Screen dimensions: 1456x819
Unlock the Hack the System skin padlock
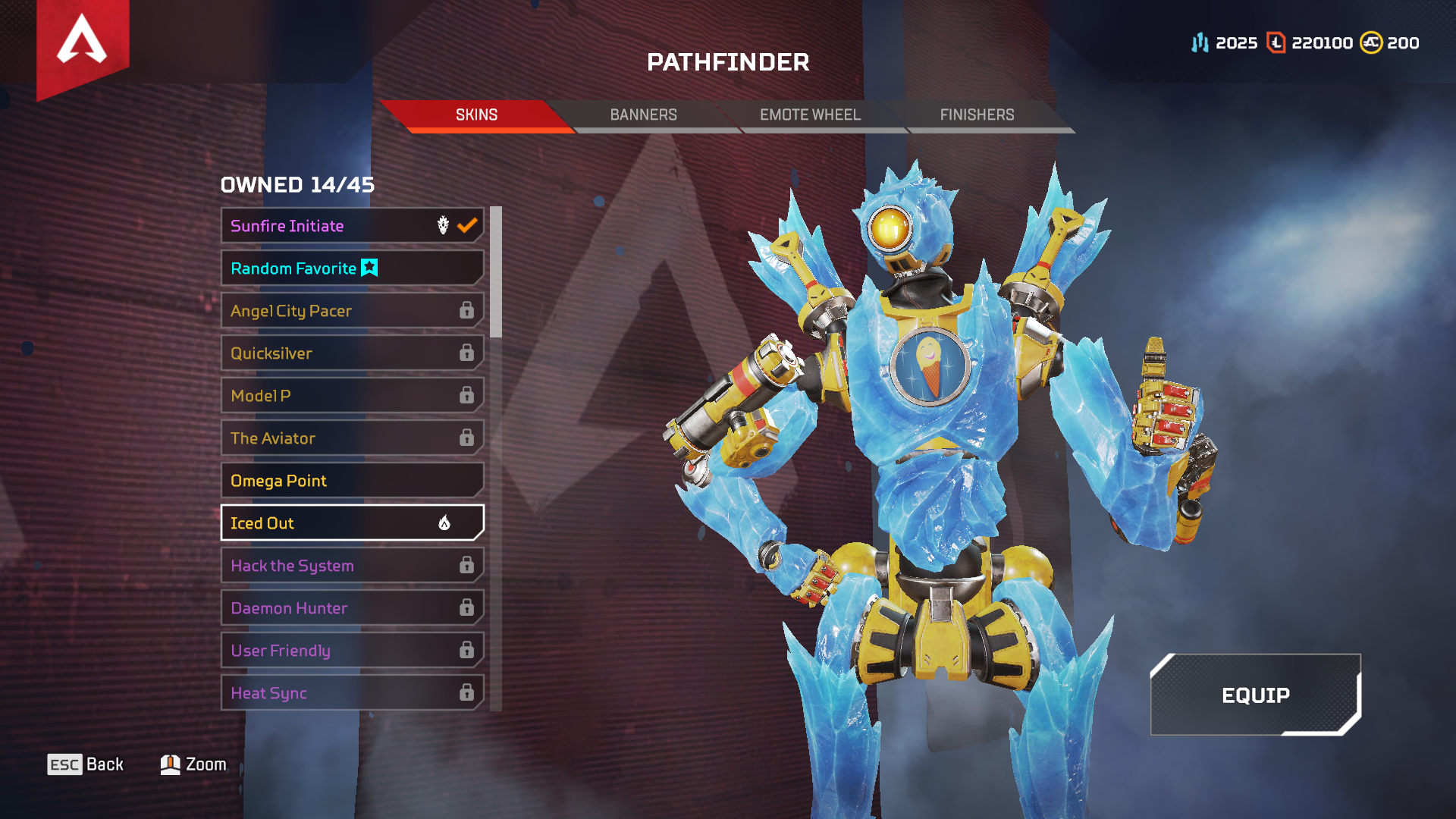coord(465,565)
